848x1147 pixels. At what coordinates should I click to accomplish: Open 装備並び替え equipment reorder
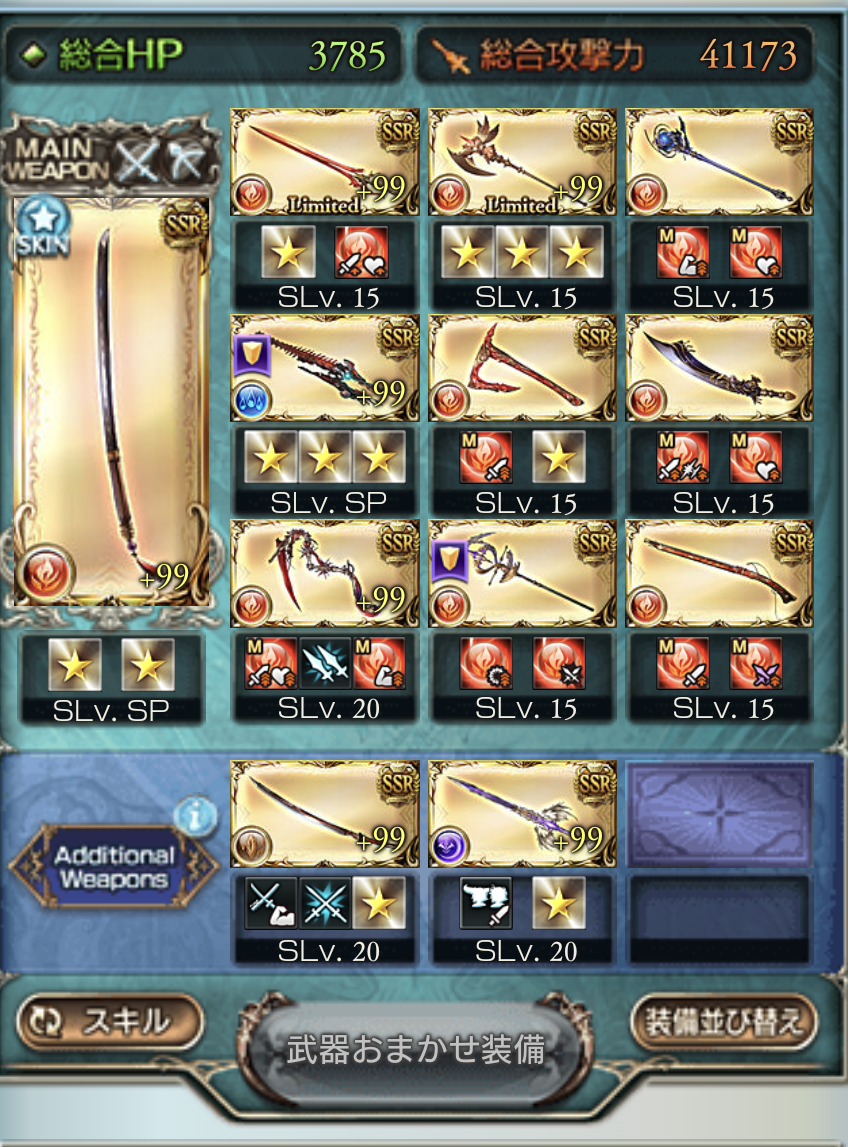[723, 1022]
